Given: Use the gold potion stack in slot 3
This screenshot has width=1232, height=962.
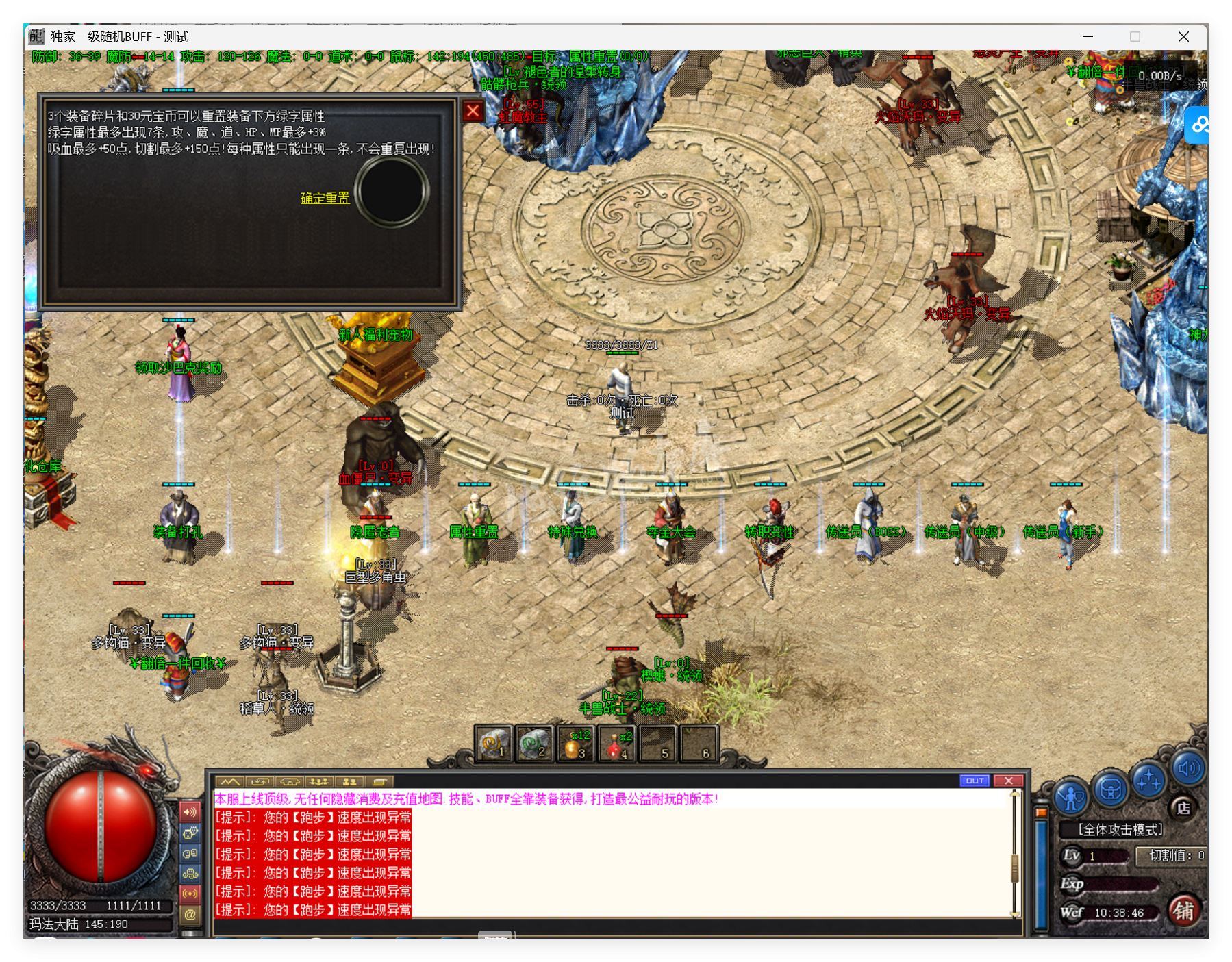Looking at the screenshot, I should click(x=575, y=744).
